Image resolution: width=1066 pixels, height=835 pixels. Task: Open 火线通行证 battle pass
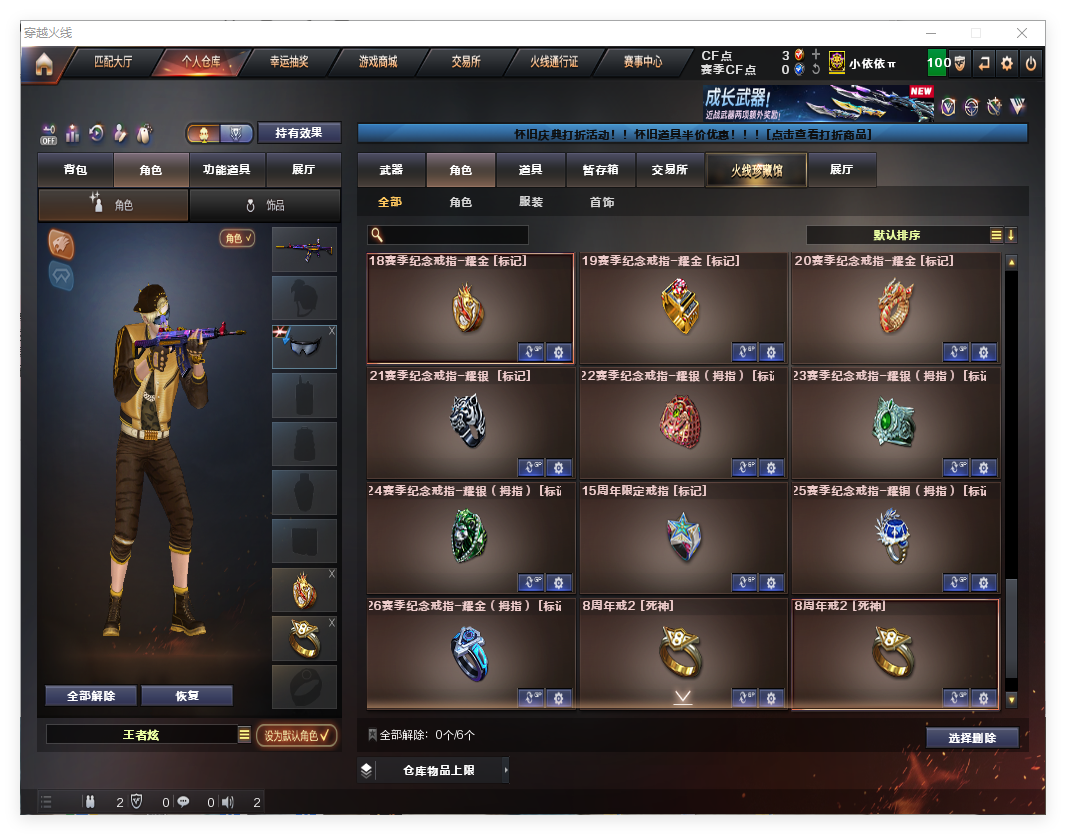point(554,62)
